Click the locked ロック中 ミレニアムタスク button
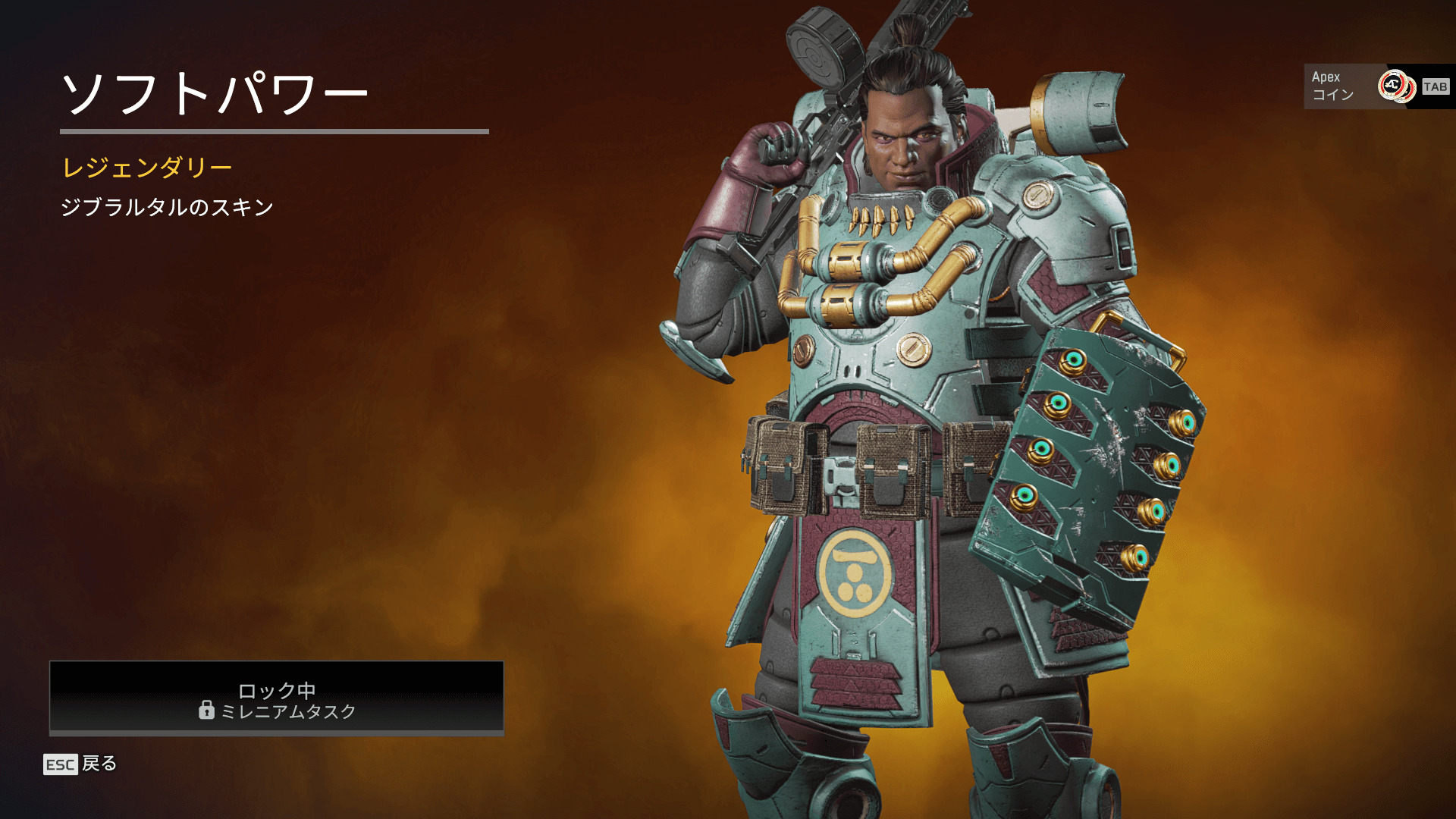The image size is (1456, 819). pos(276,698)
